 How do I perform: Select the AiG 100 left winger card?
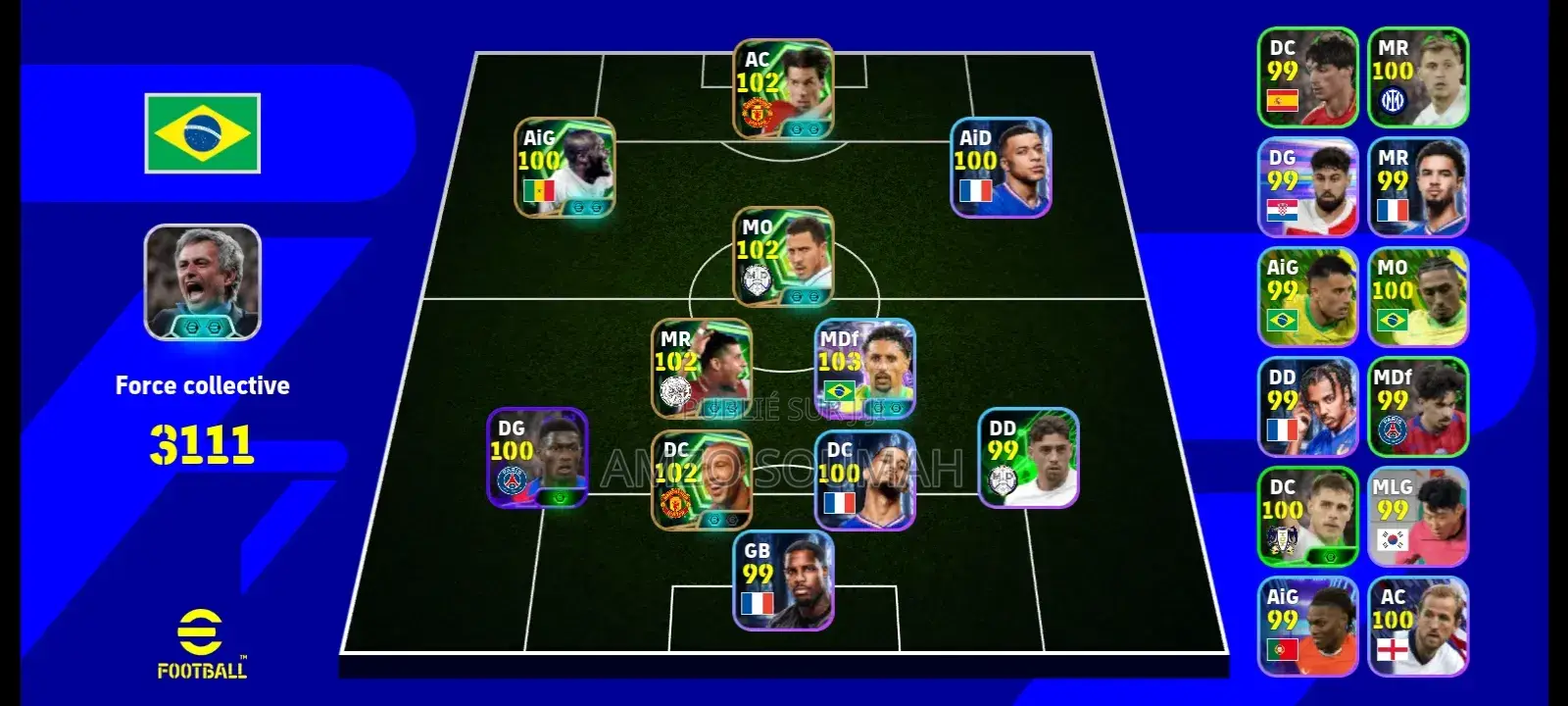point(563,172)
